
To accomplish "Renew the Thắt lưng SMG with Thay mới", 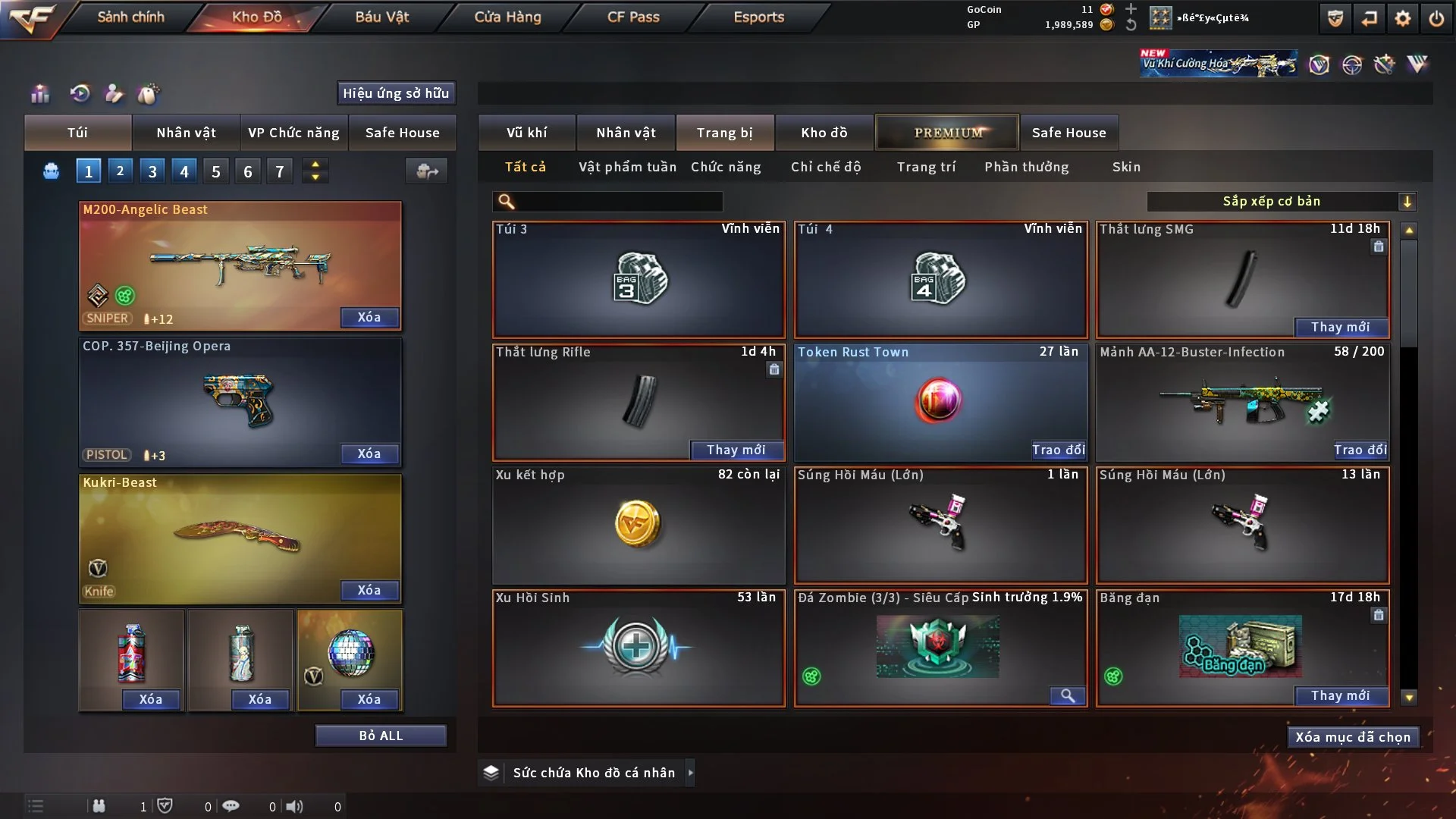I will coord(1340,327).
